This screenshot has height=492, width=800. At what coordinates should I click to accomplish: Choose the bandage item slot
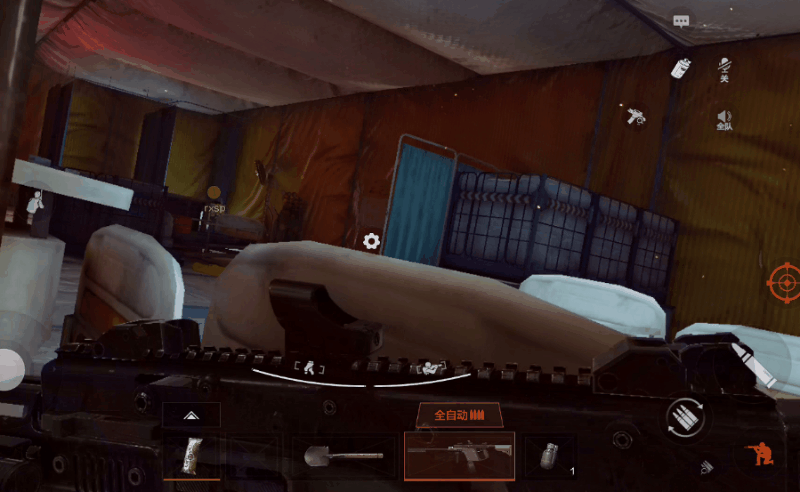point(191,456)
